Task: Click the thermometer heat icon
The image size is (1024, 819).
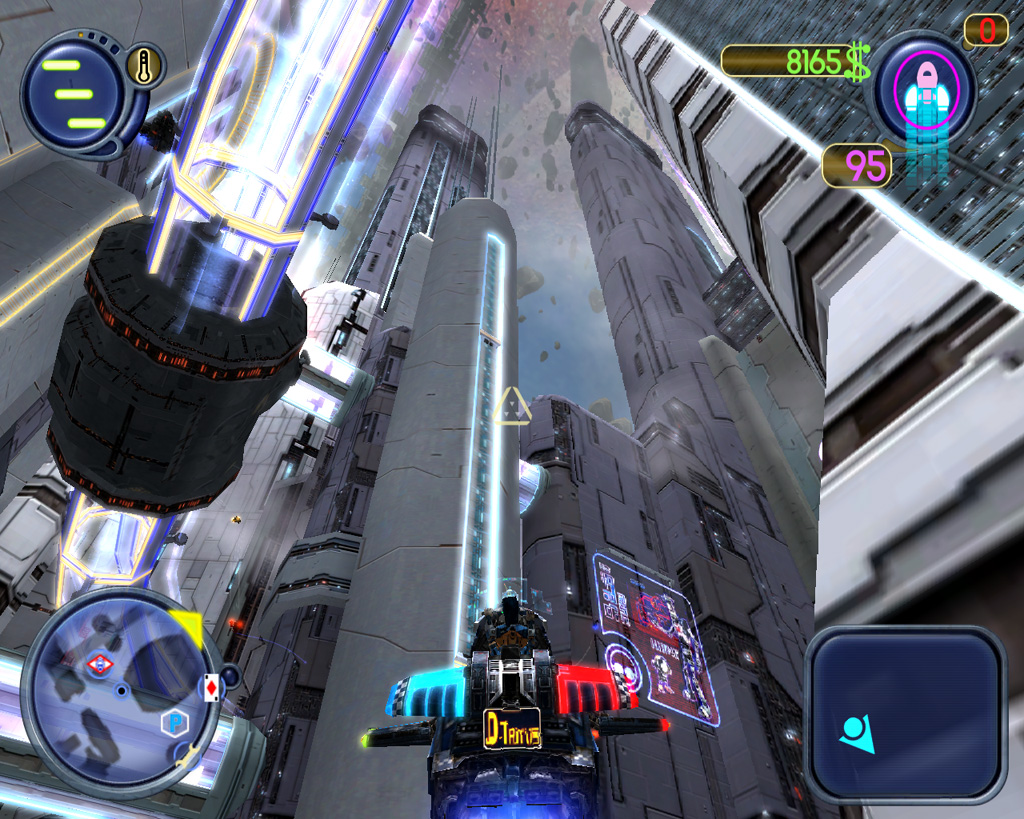Action: tap(145, 68)
